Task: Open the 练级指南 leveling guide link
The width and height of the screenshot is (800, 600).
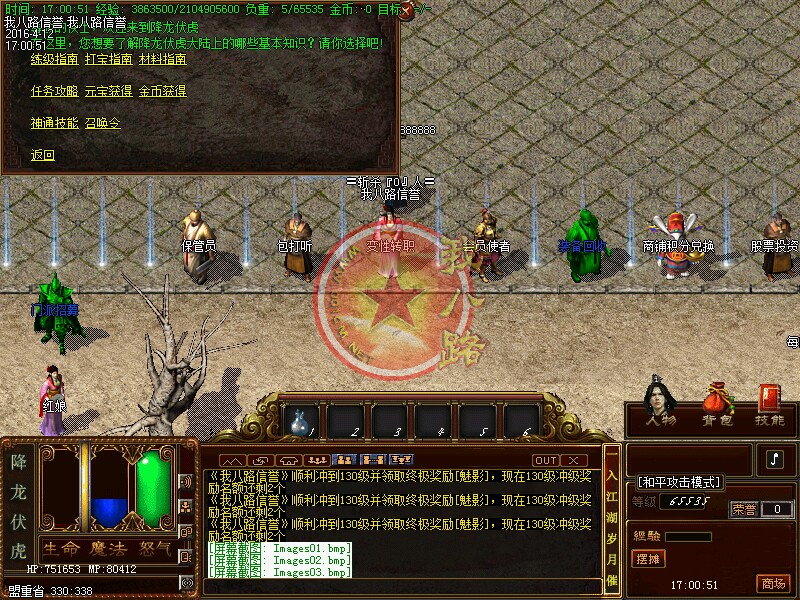Action: point(54,59)
